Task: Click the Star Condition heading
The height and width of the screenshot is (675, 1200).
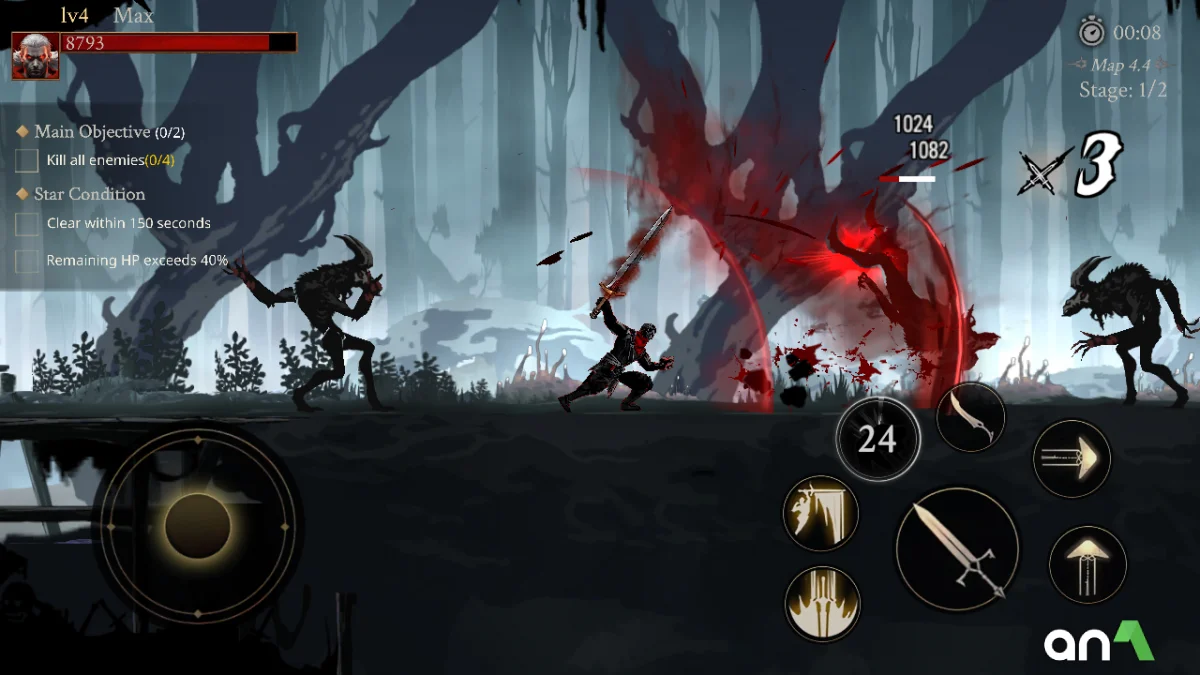Action: tap(89, 194)
